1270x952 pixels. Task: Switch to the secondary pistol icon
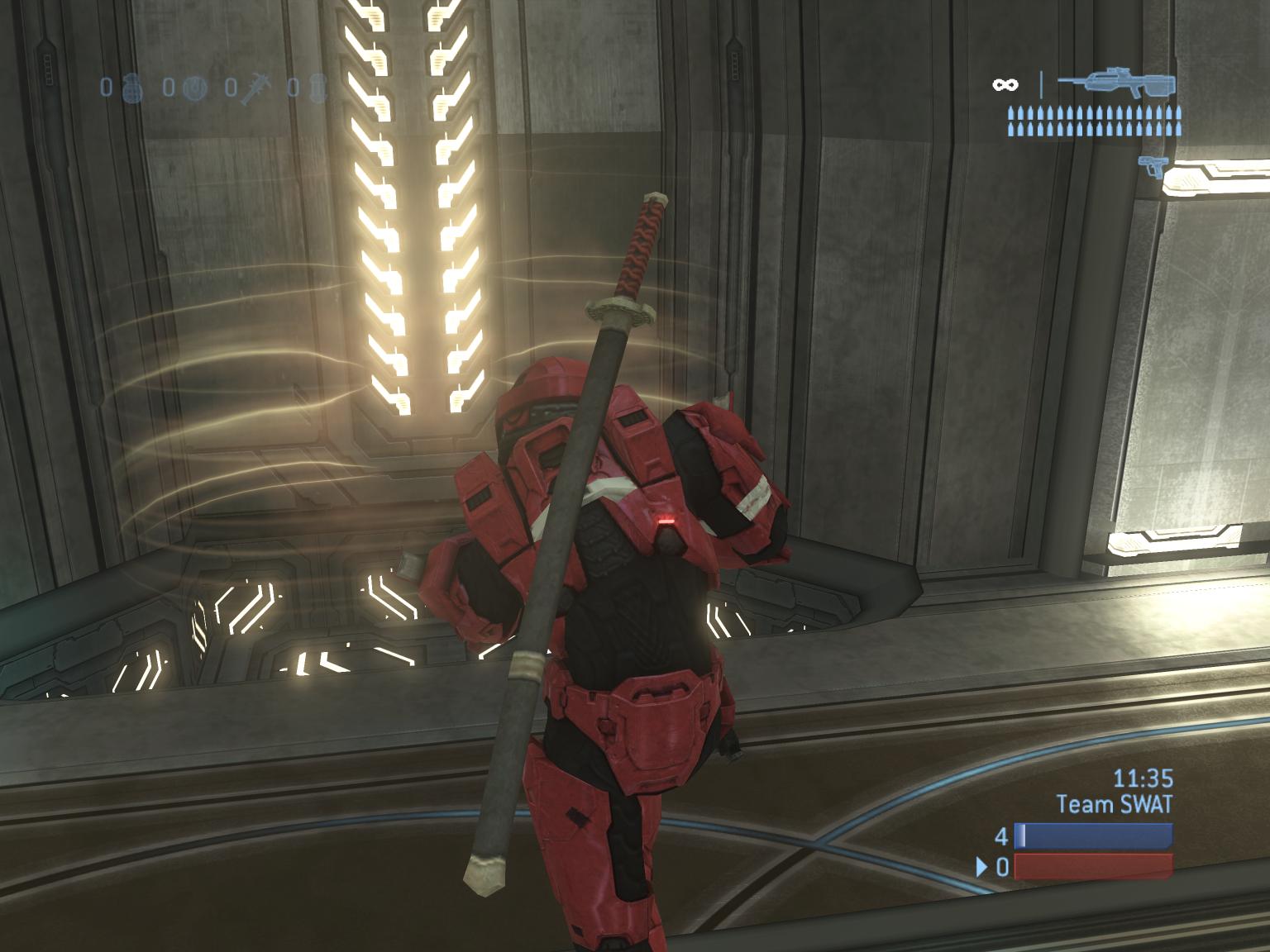click(1150, 165)
